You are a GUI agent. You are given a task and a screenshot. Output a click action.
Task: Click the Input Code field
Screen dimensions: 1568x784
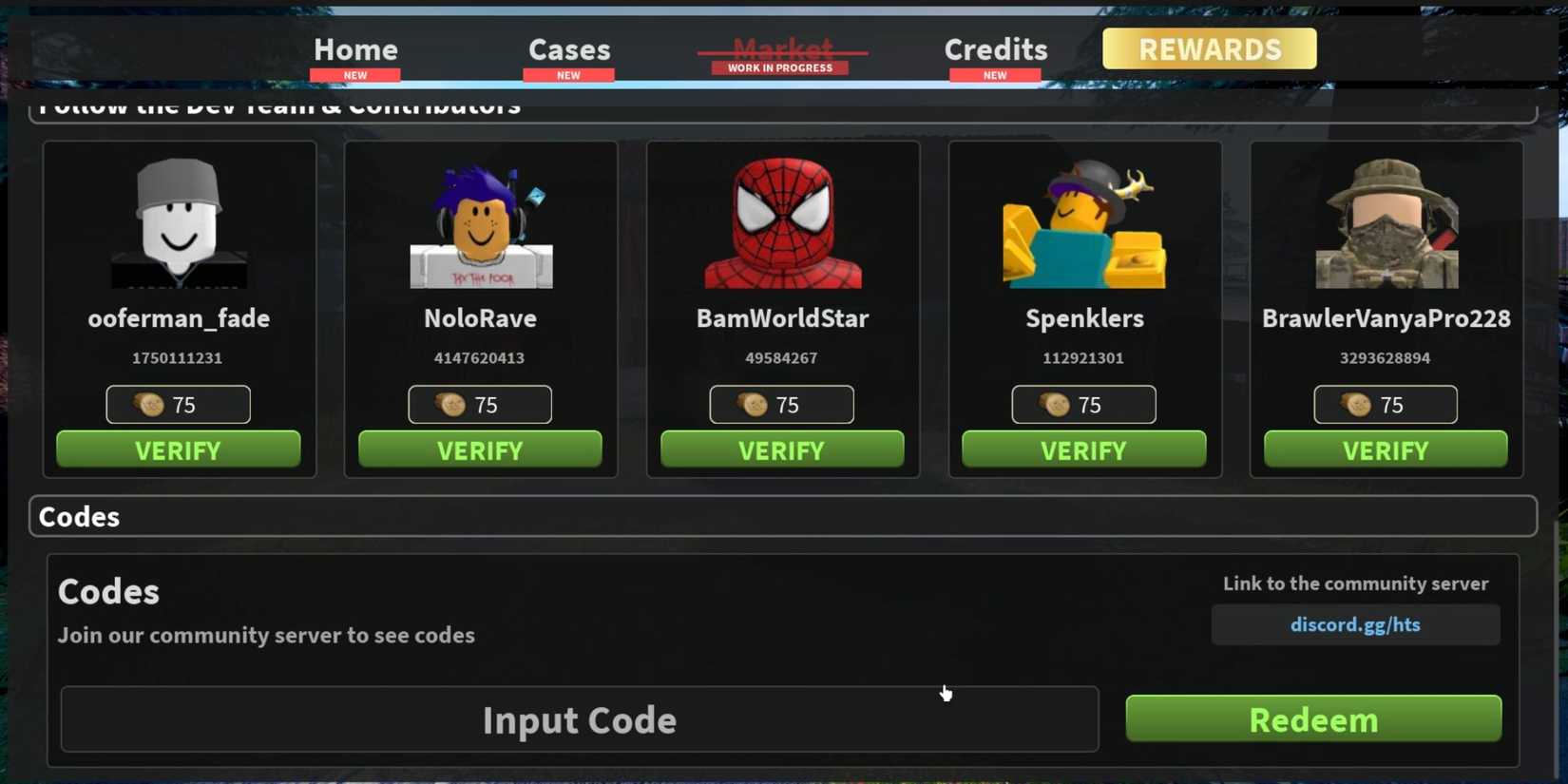click(x=580, y=719)
